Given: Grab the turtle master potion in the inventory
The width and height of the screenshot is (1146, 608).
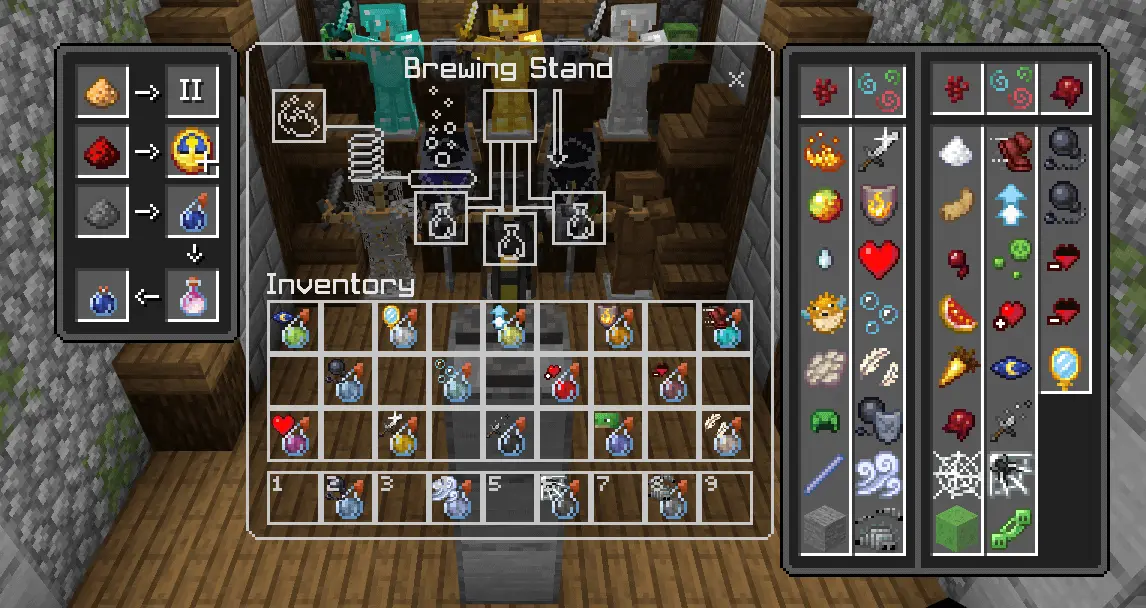Looking at the screenshot, I should [x=617, y=434].
